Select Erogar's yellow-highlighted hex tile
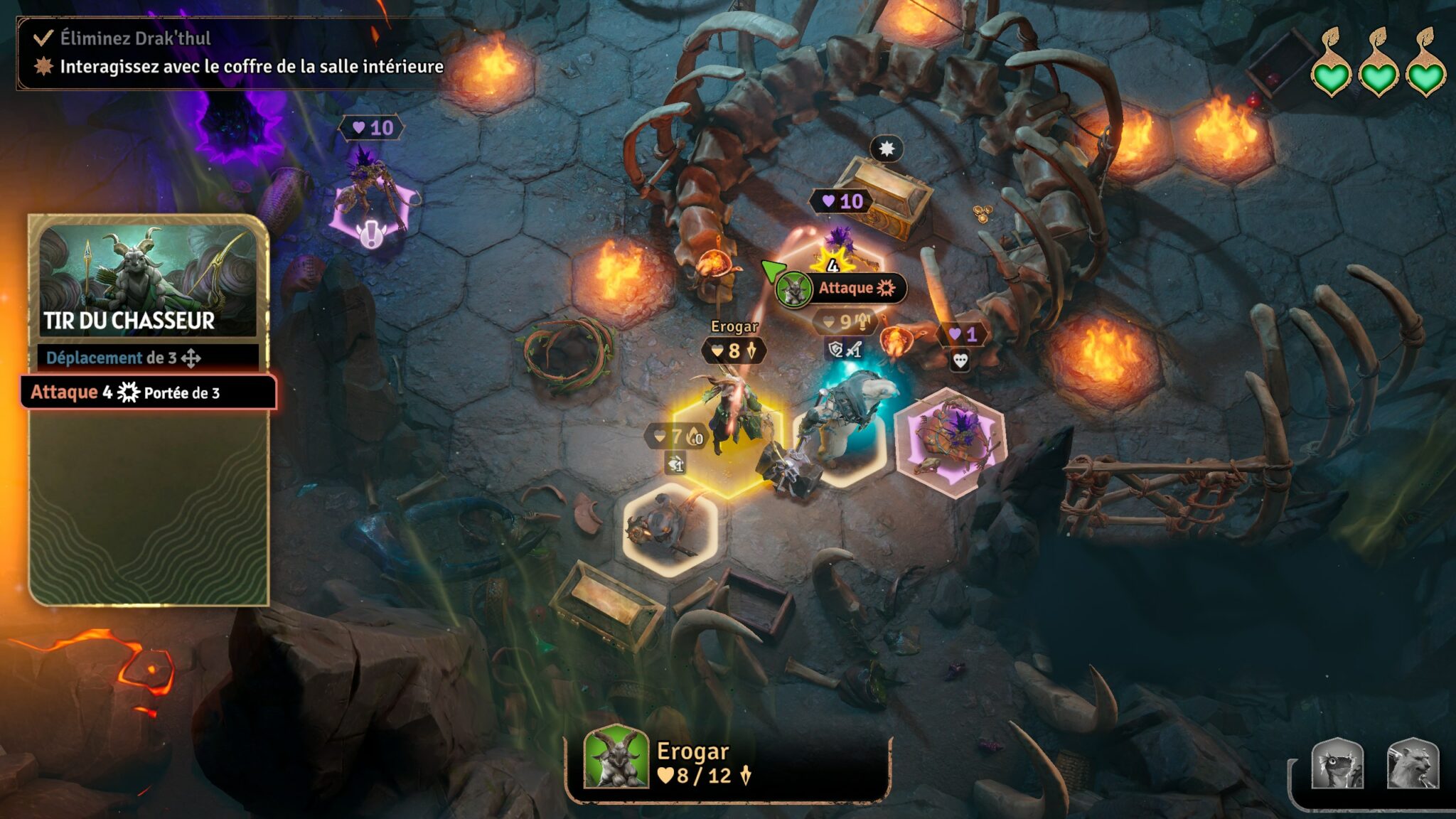This screenshot has height=819, width=1456. 727,444
